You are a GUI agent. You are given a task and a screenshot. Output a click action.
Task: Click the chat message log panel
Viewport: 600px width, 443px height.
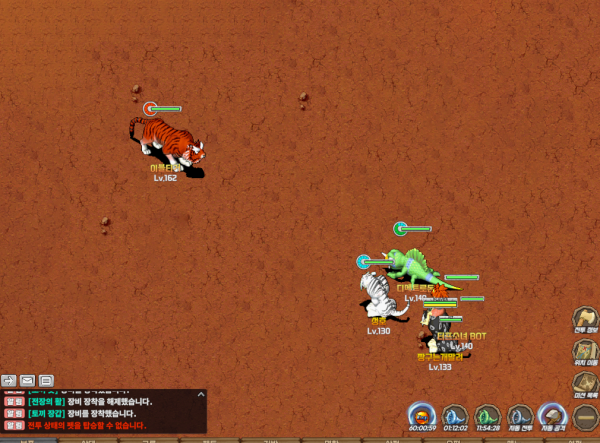coord(100,412)
